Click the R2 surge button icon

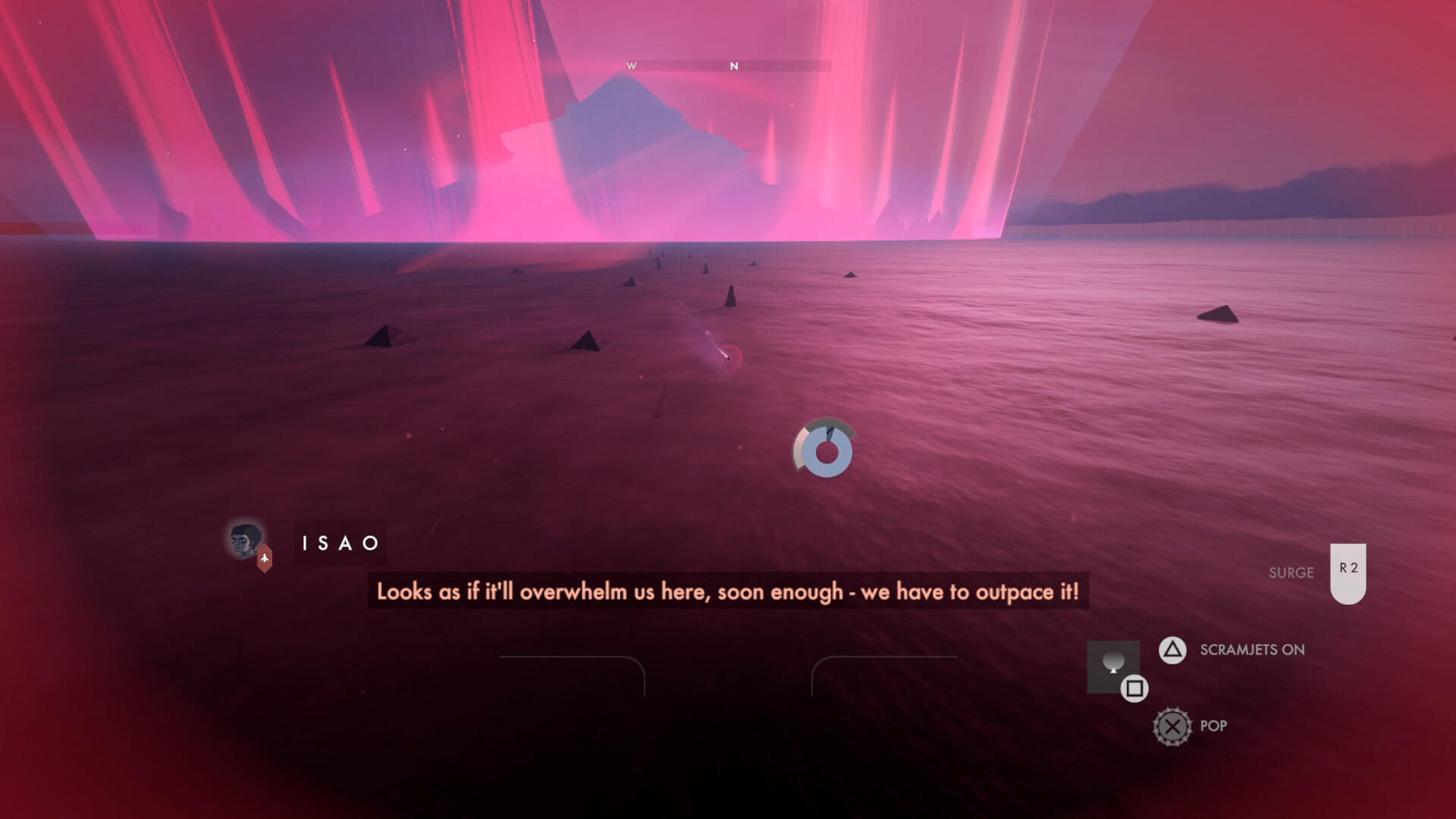[1349, 573]
